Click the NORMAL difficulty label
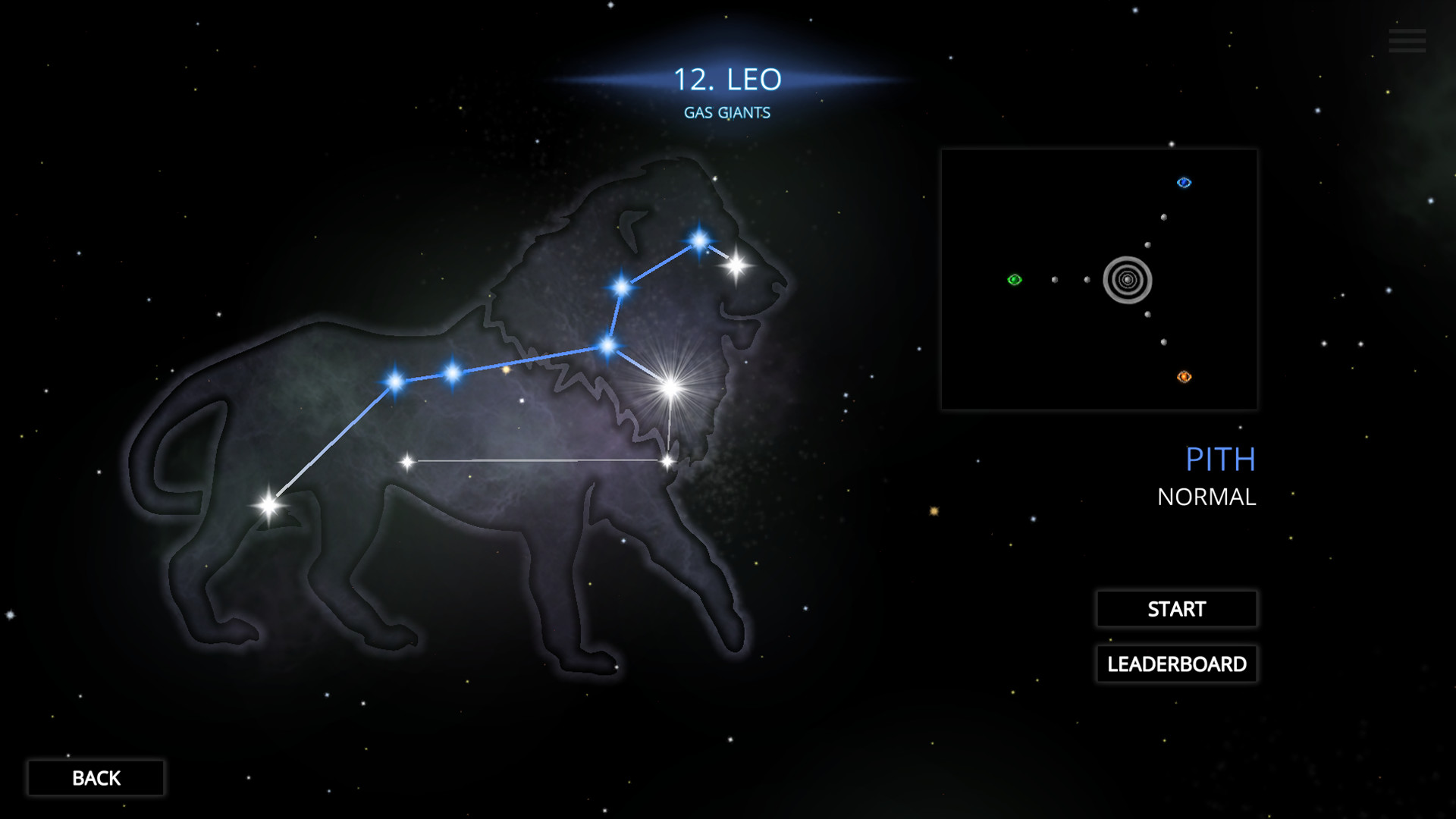Screen dimensions: 1456x819 [1207, 497]
